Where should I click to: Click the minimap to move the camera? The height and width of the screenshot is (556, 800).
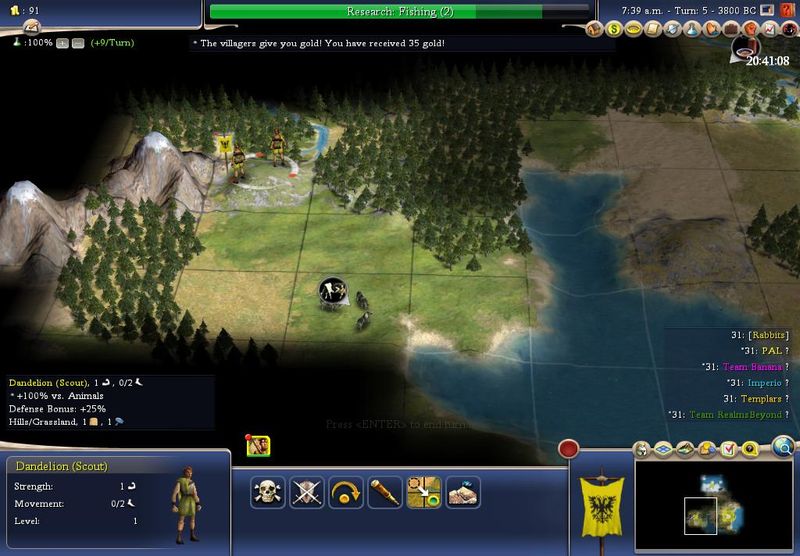714,505
